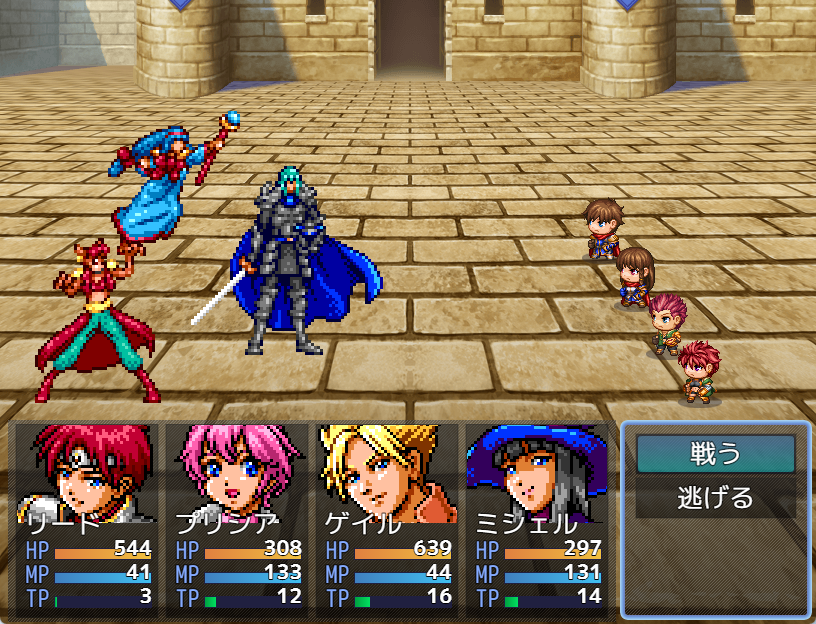Select the 逃げる (Escape) command
816x624 pixels.
[715, 498]
